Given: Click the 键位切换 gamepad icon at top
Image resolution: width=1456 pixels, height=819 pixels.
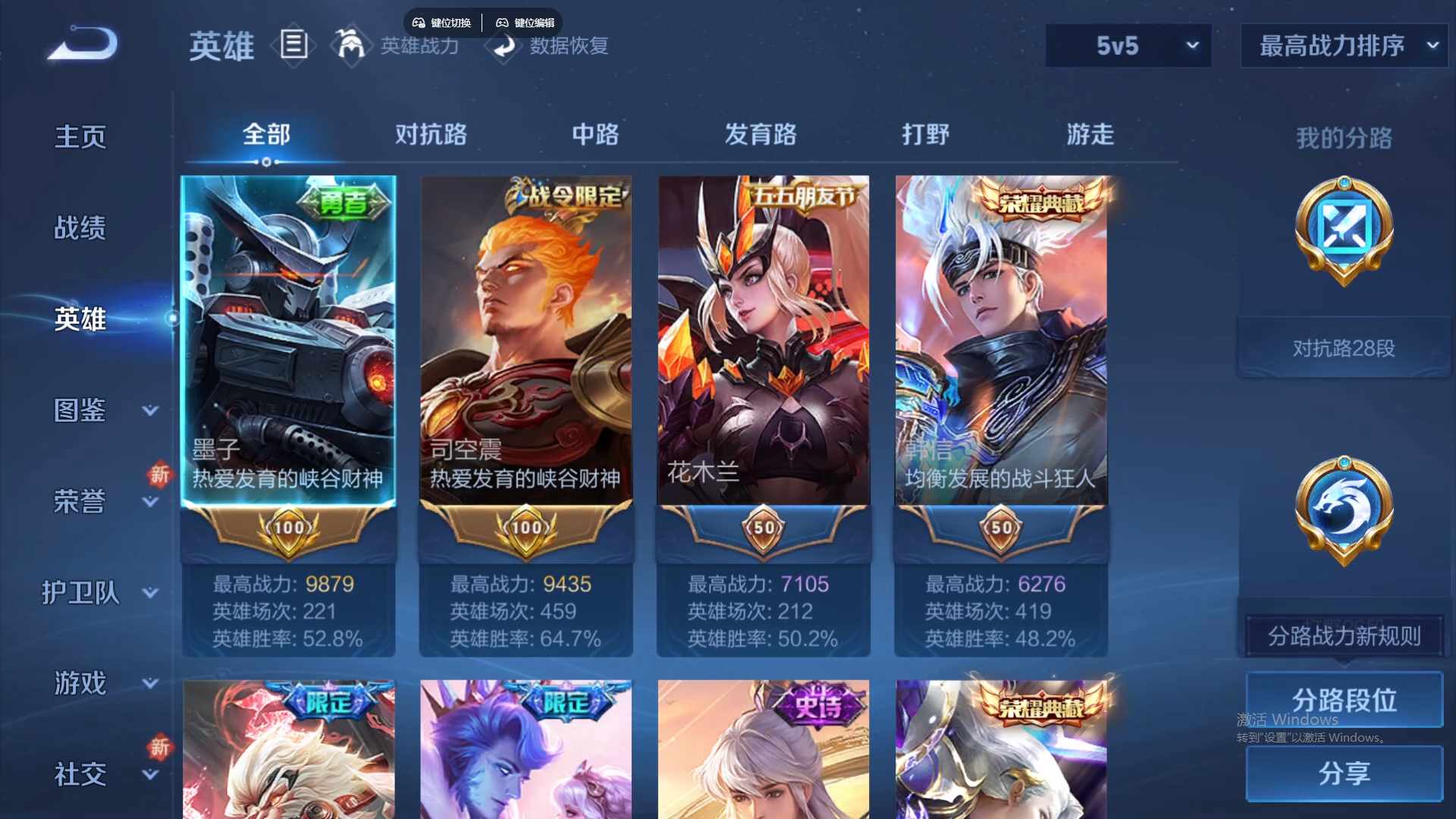Looking at the screenshot, I should click(418, 22).
